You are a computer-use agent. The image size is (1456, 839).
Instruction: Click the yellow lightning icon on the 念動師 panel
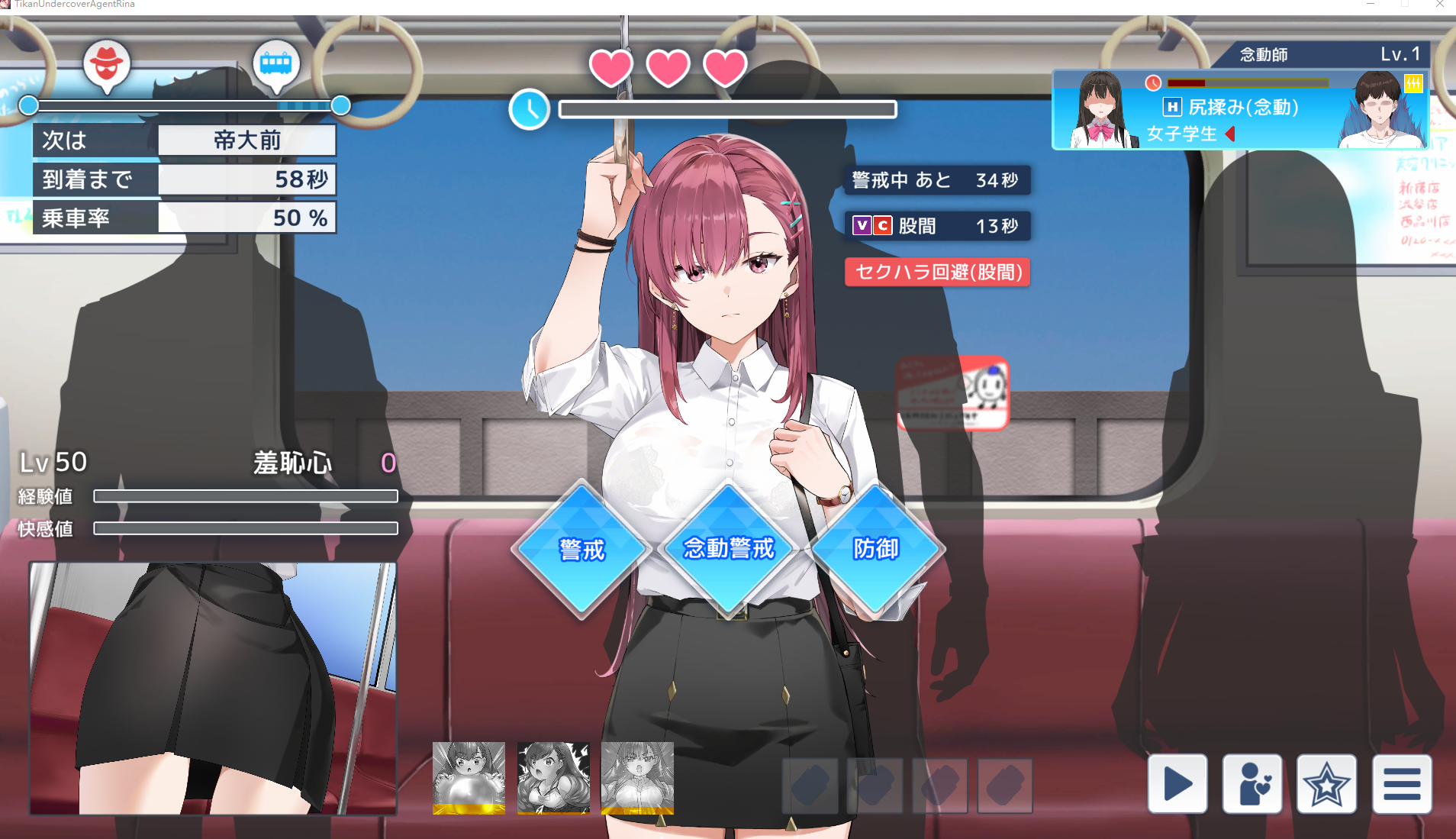(x=1413, y=84)
